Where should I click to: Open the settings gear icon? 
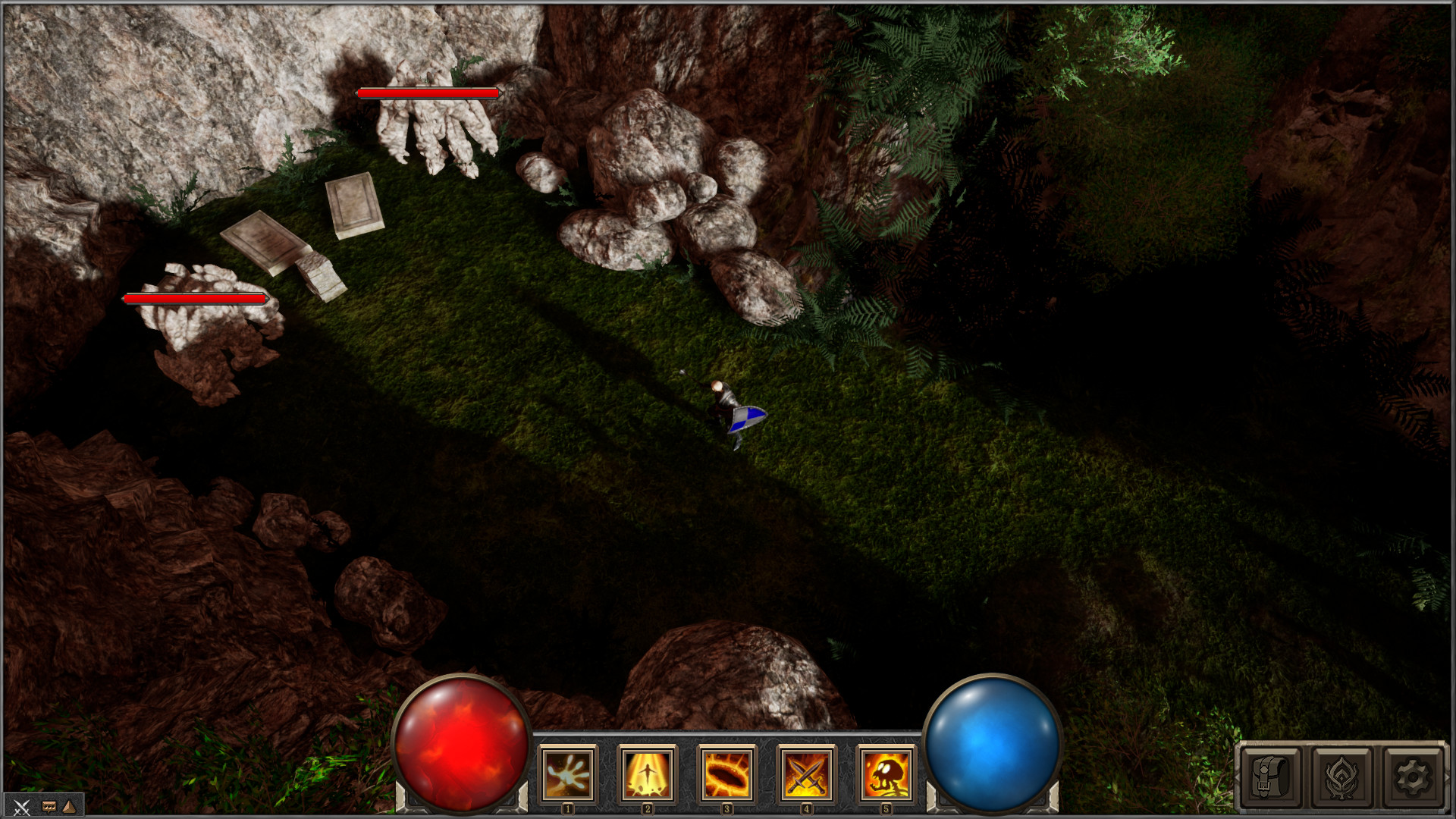pyautogui.click(x=1414, y=777)
